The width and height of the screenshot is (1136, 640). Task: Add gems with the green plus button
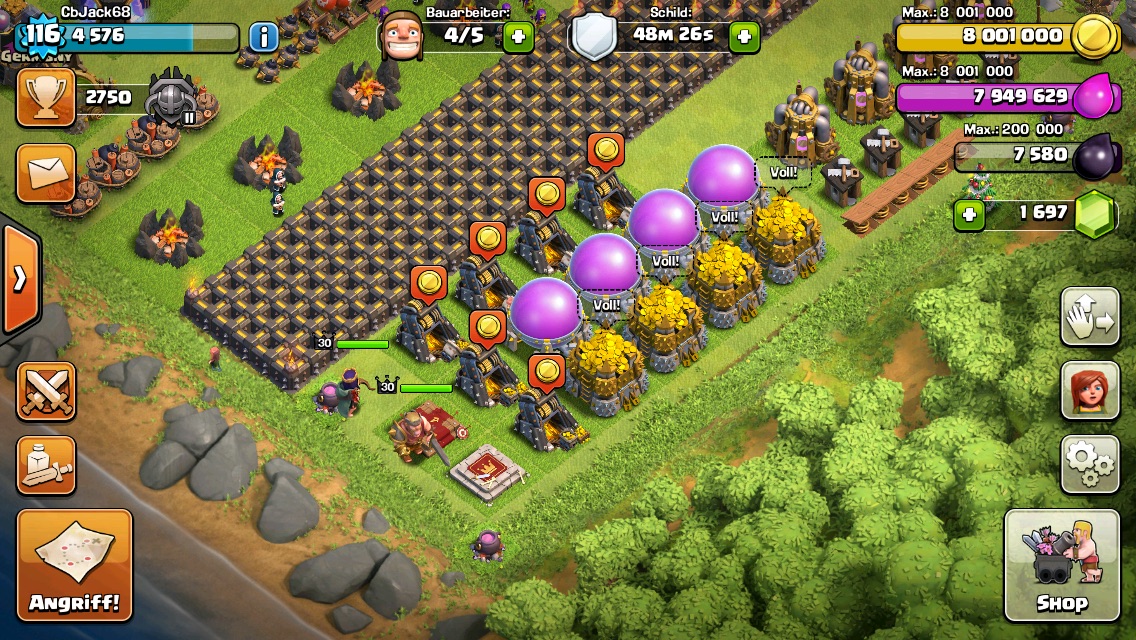[968, 214]
